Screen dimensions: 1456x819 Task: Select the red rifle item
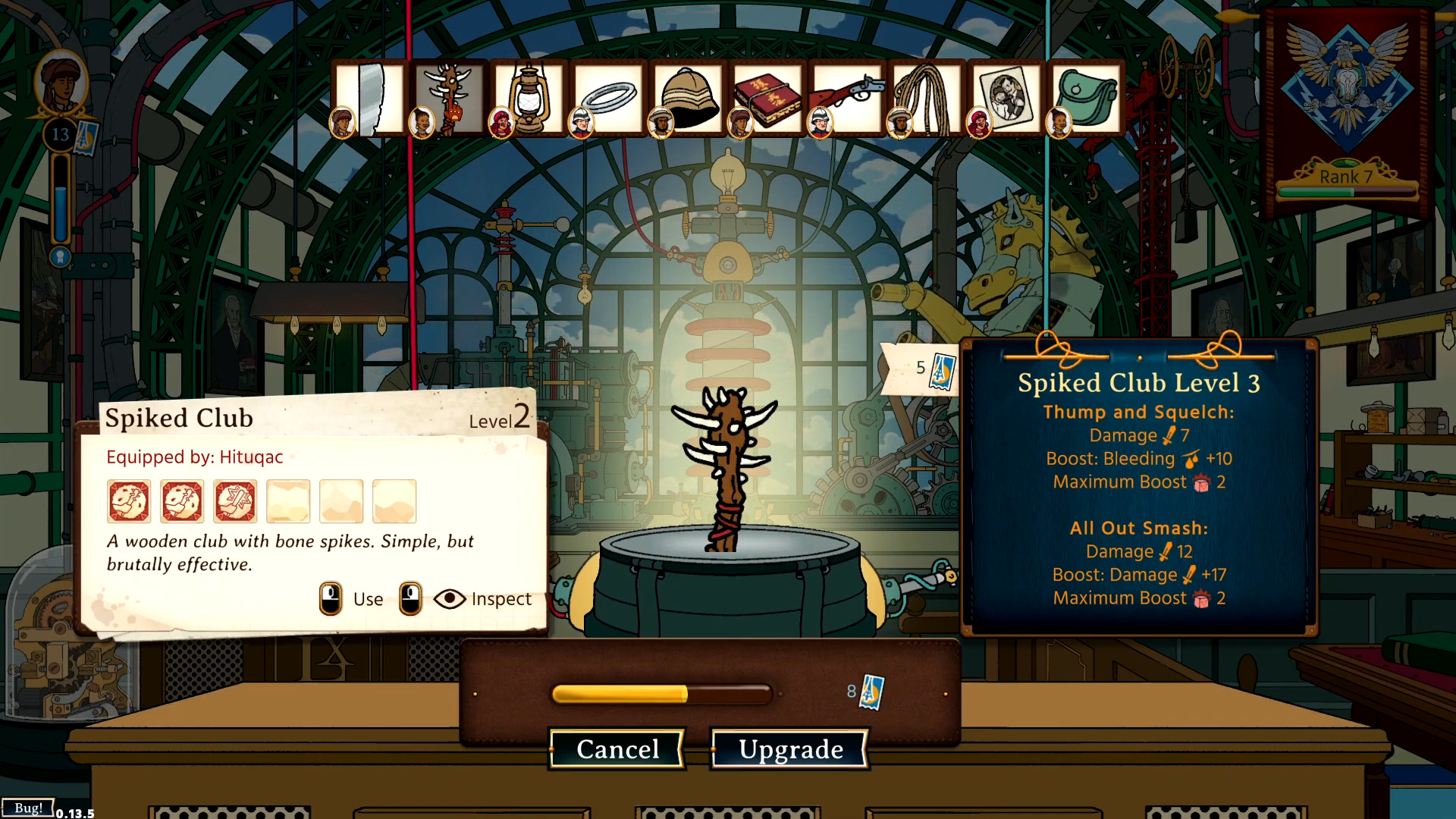point(848,99)
